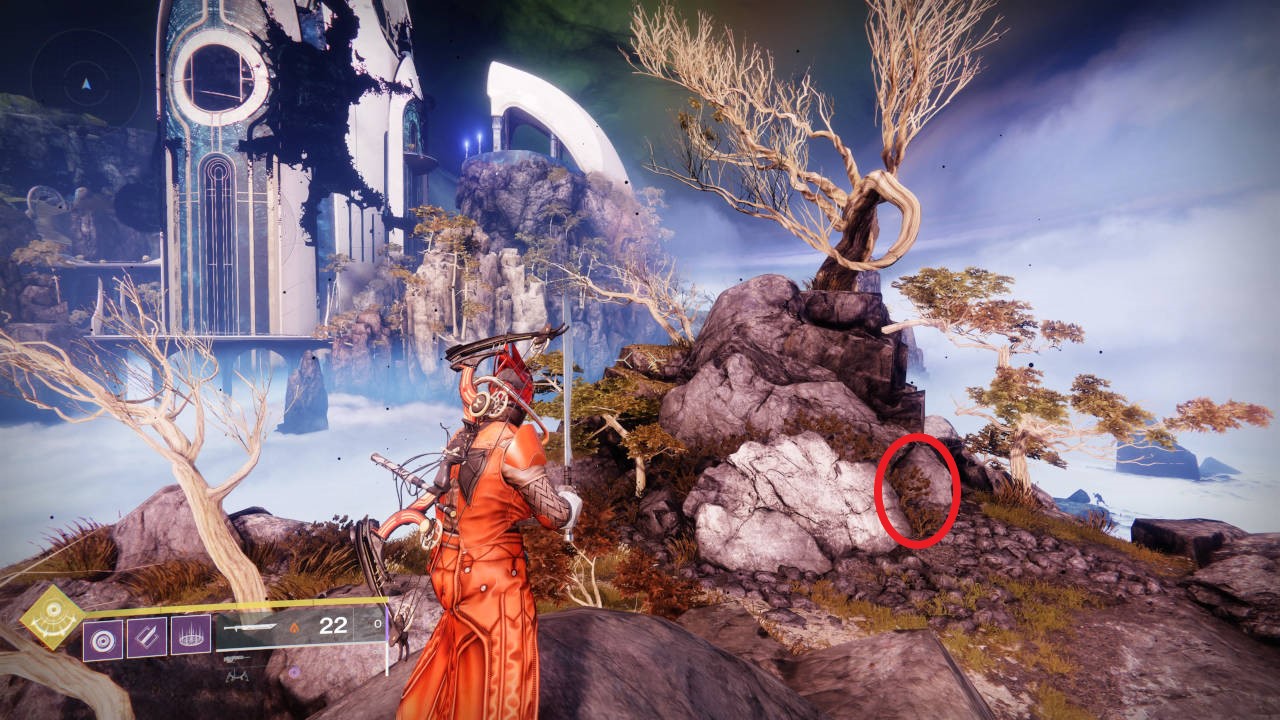Activate the golden diamond super ability

(x=52, y=617)
